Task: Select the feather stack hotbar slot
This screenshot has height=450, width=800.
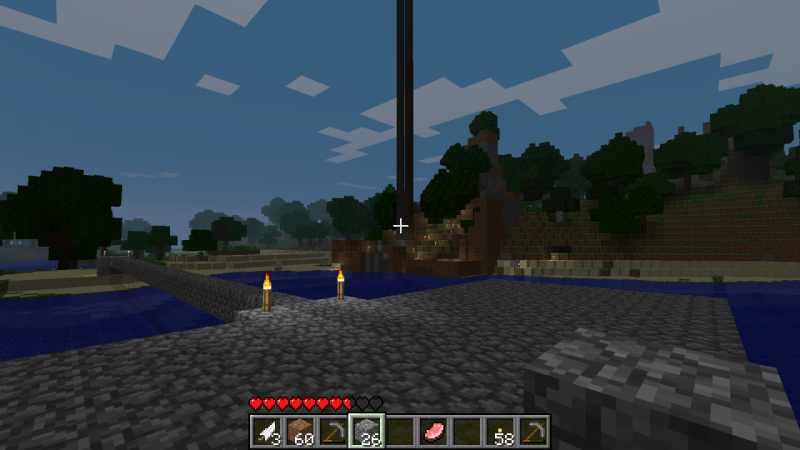Action: pos(266,431)
